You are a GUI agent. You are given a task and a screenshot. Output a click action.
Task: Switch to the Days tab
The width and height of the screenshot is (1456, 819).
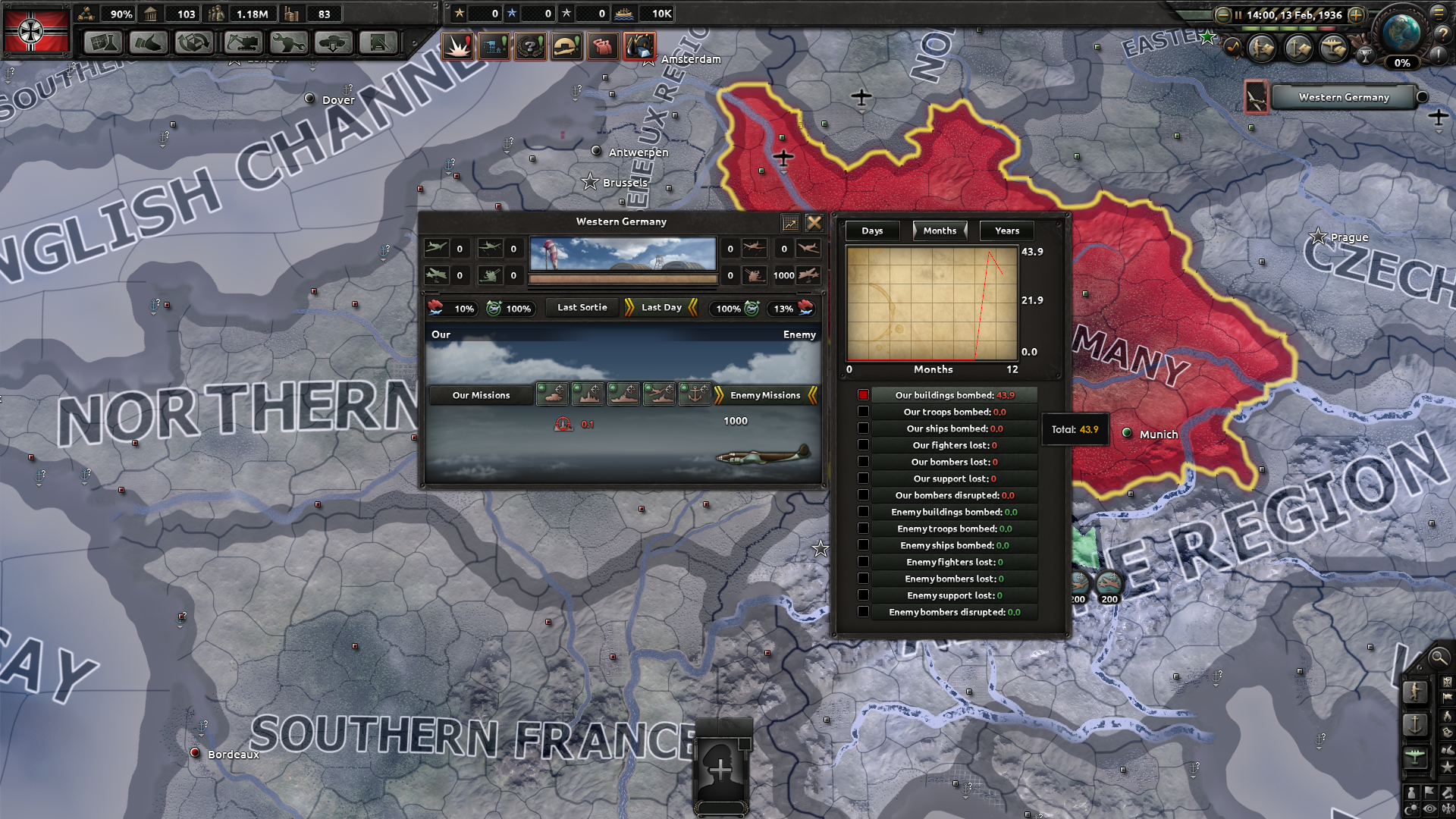pos(872,231)
